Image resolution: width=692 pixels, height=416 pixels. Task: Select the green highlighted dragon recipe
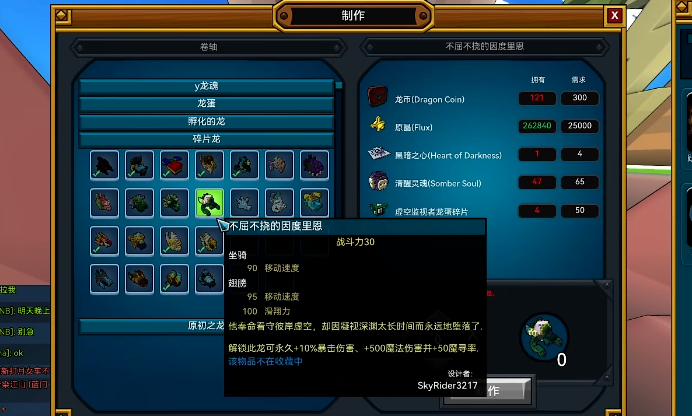(x=210, y=203)
